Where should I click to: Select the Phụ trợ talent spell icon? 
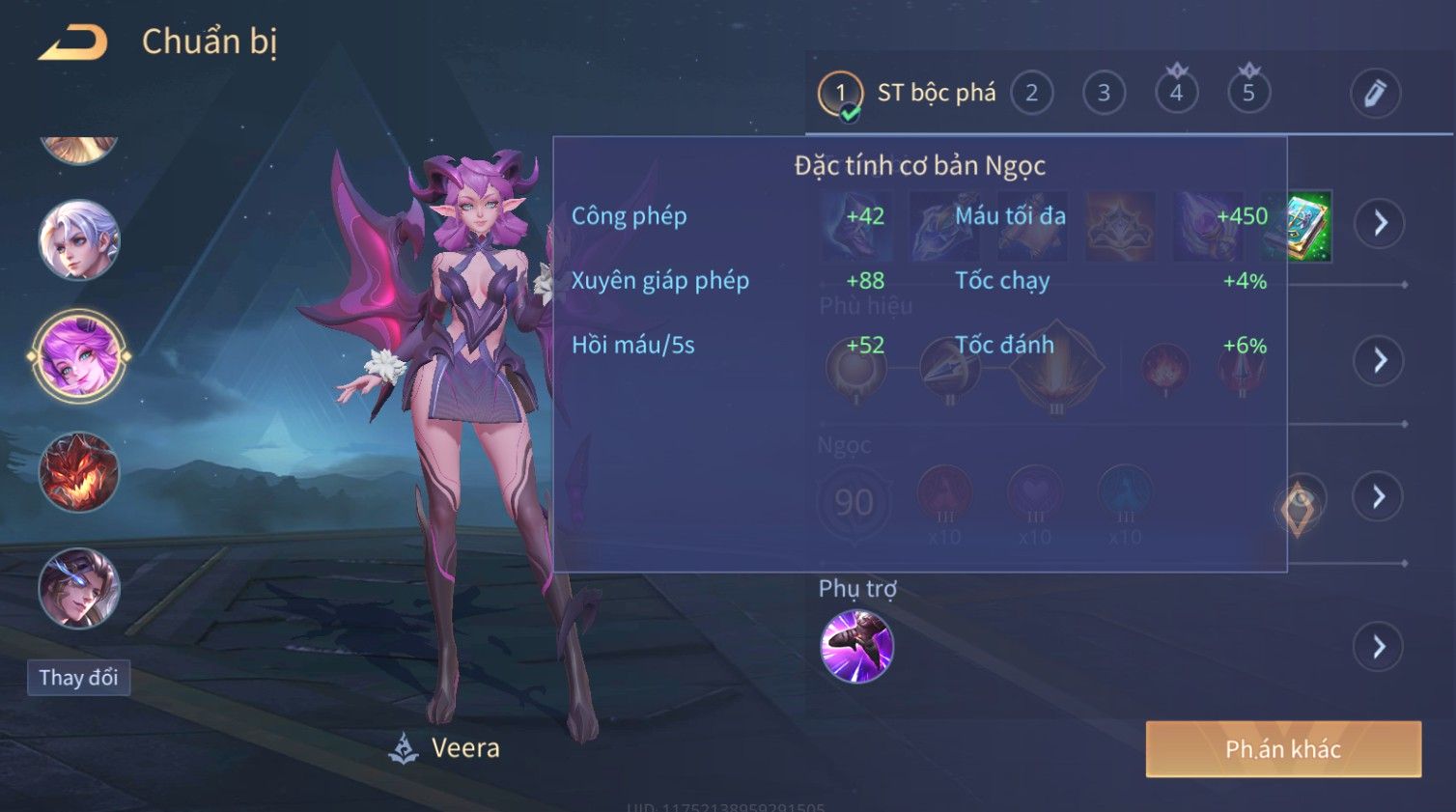click(856, 646)
